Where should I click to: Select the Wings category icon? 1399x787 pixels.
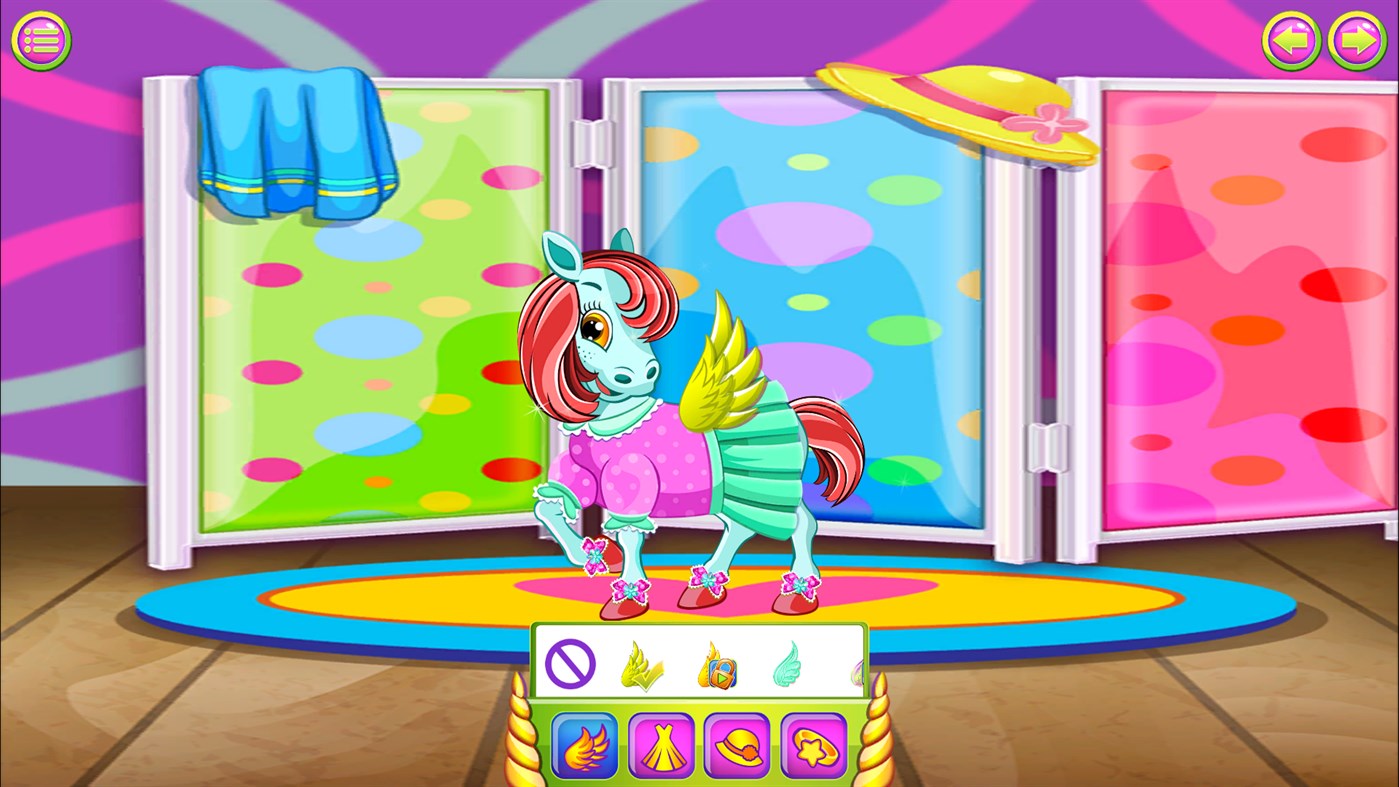[x=585, y=745]
